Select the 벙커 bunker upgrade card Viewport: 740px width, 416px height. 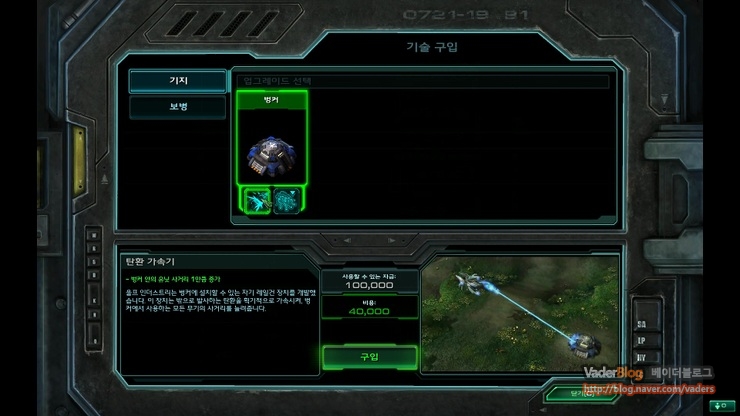point(271,143)
